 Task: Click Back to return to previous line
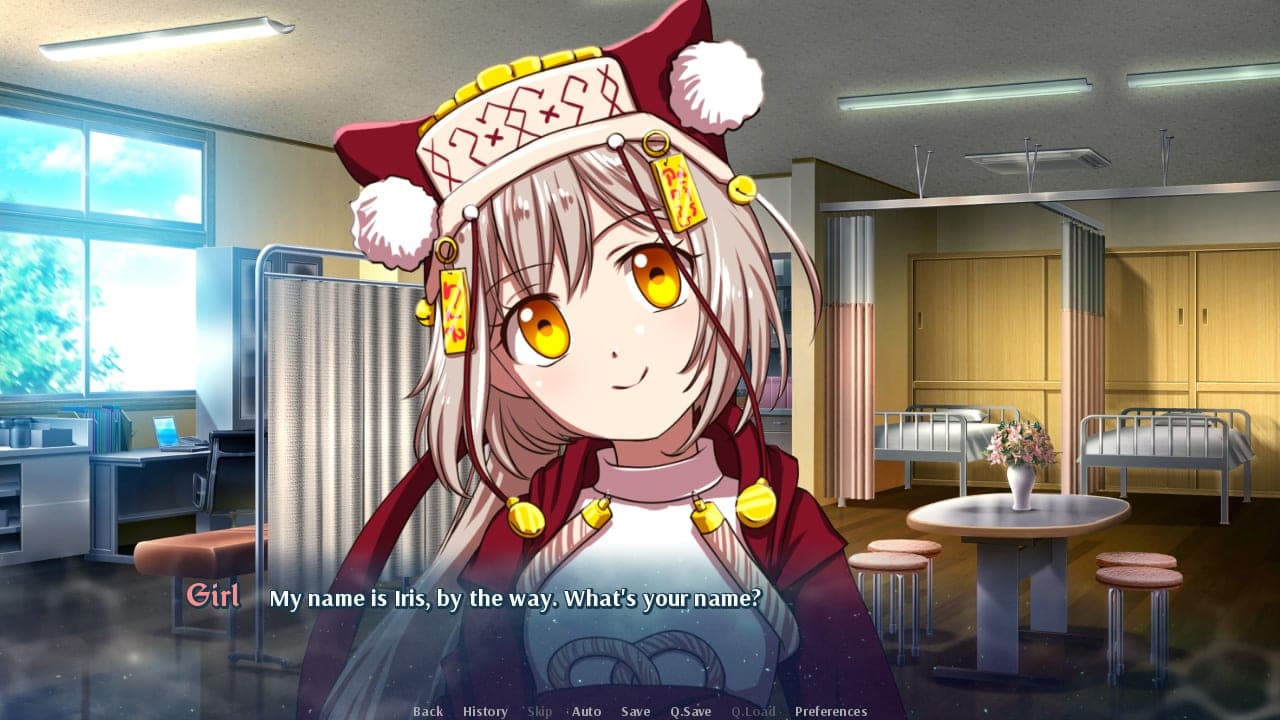click(427, 711)
